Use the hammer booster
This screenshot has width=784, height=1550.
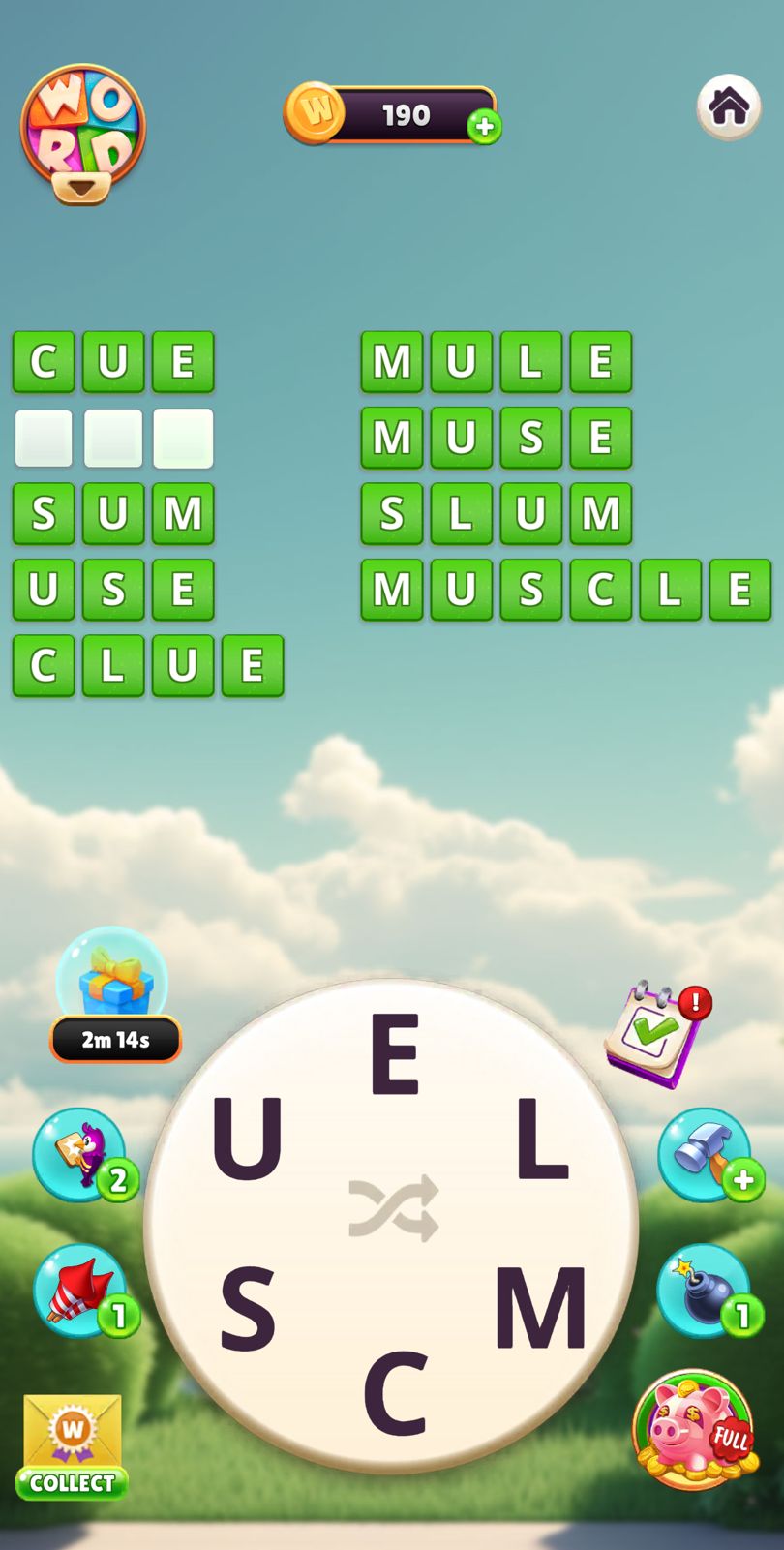705,1154
